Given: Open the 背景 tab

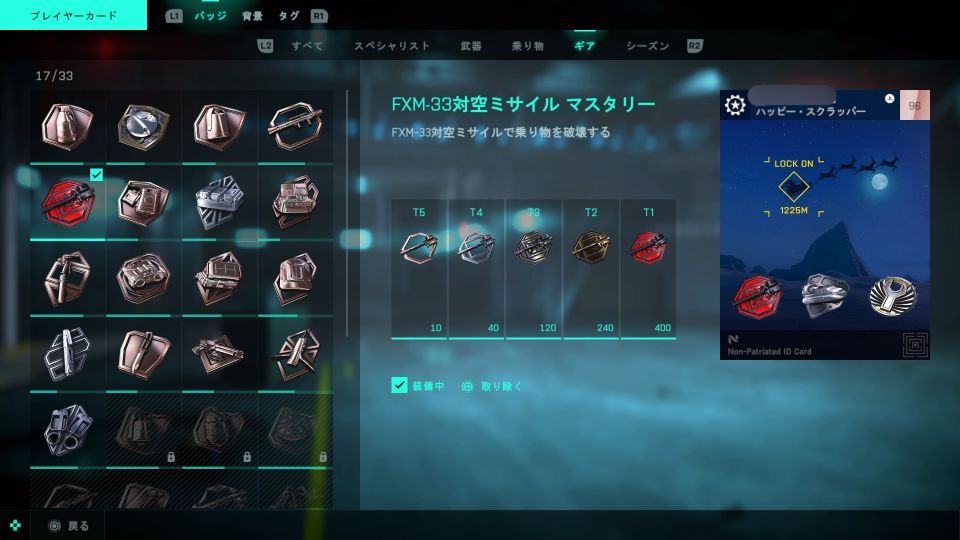Looking at the screenshot, I should (252, 16).
